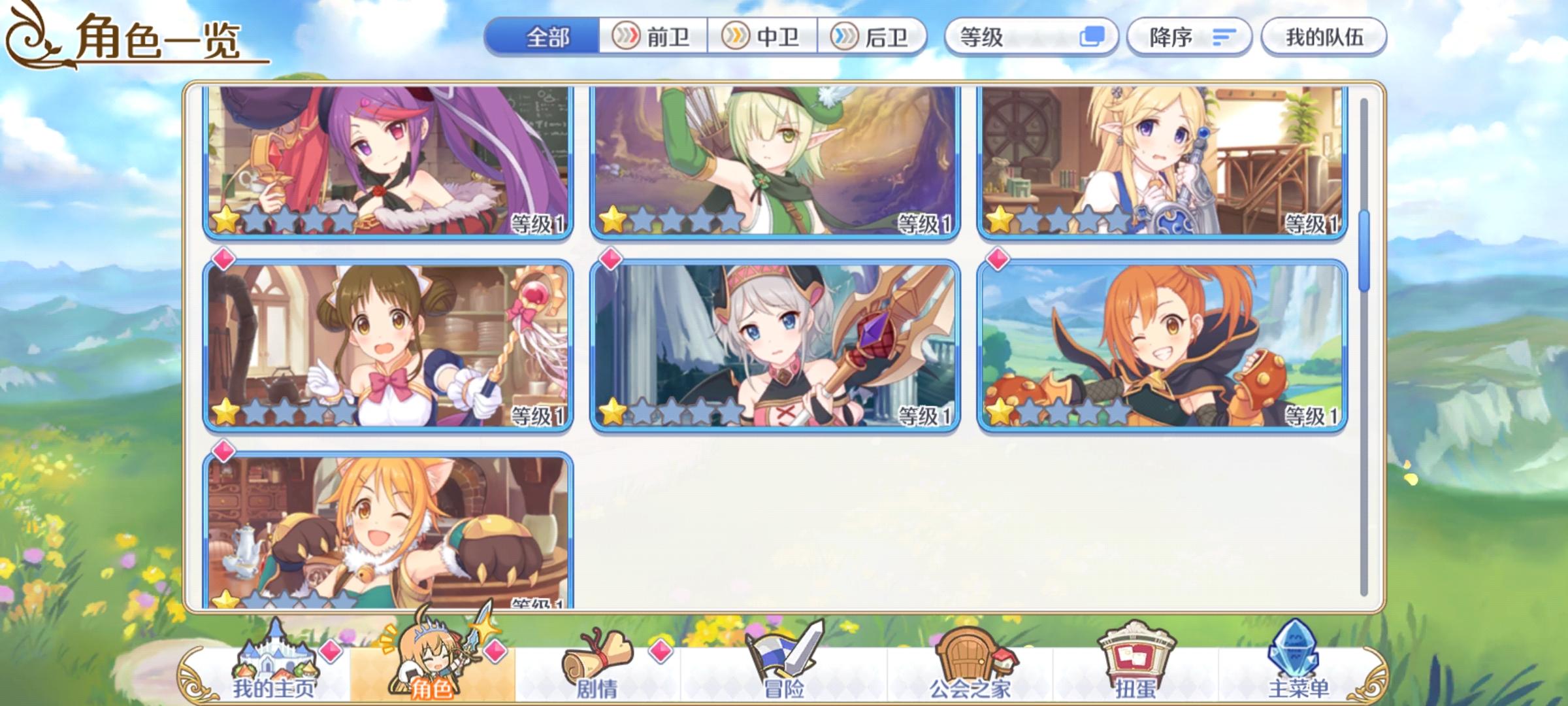
Task: Select the 中卫 midguard tab
Action: pyautogui.click(x=764, y=38)
